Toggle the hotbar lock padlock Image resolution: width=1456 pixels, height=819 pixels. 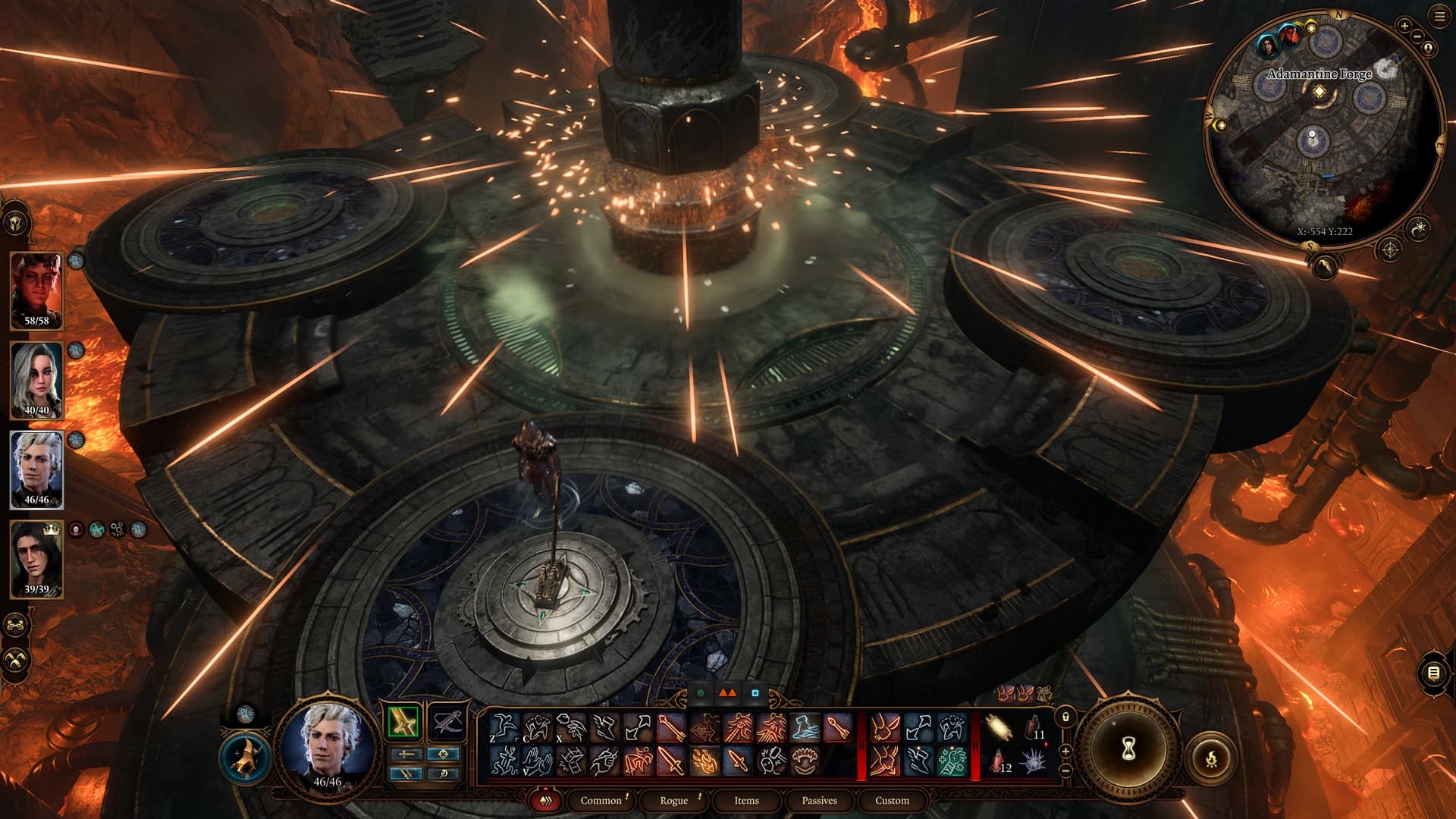pyautogui.click(x=1065, y=717)
